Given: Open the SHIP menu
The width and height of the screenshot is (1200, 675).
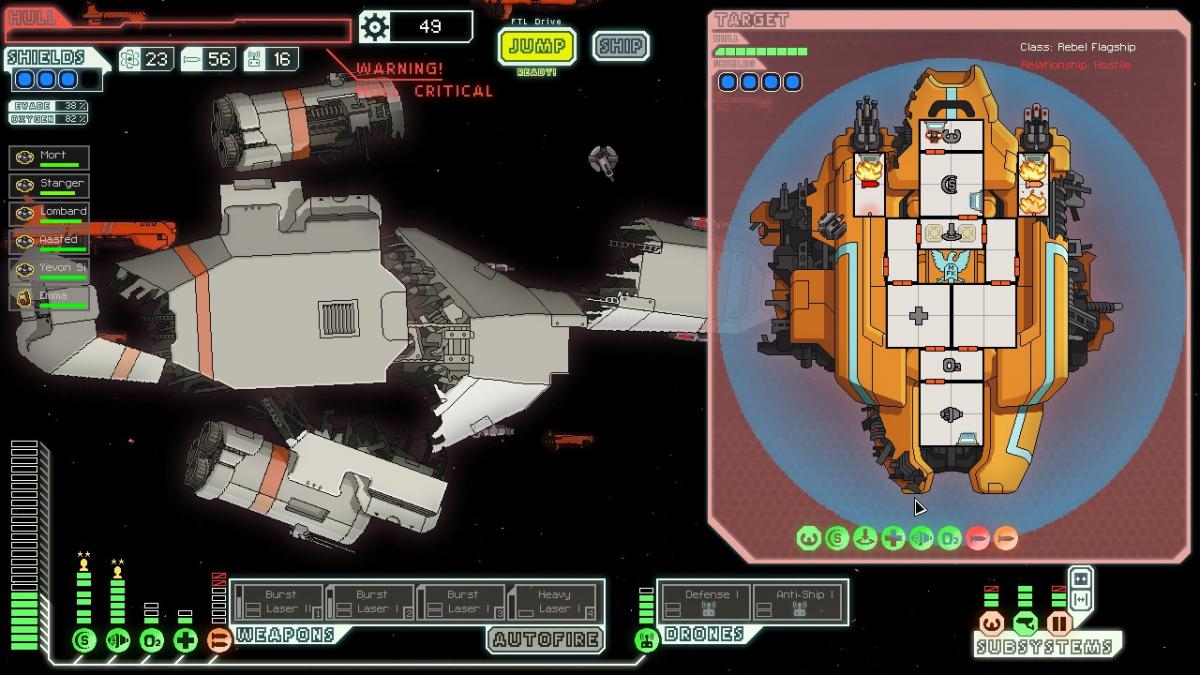Looking at the screenshot, I should pyautogui.click(x=620, y=46).
